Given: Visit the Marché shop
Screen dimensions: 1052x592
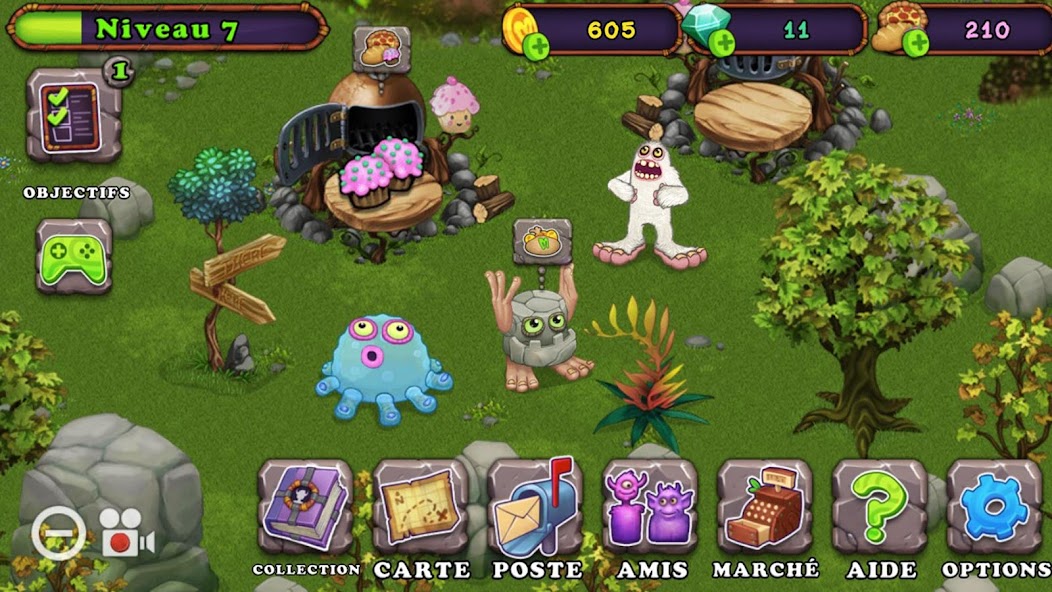Looking at the screenshot, I should (765, 507).
